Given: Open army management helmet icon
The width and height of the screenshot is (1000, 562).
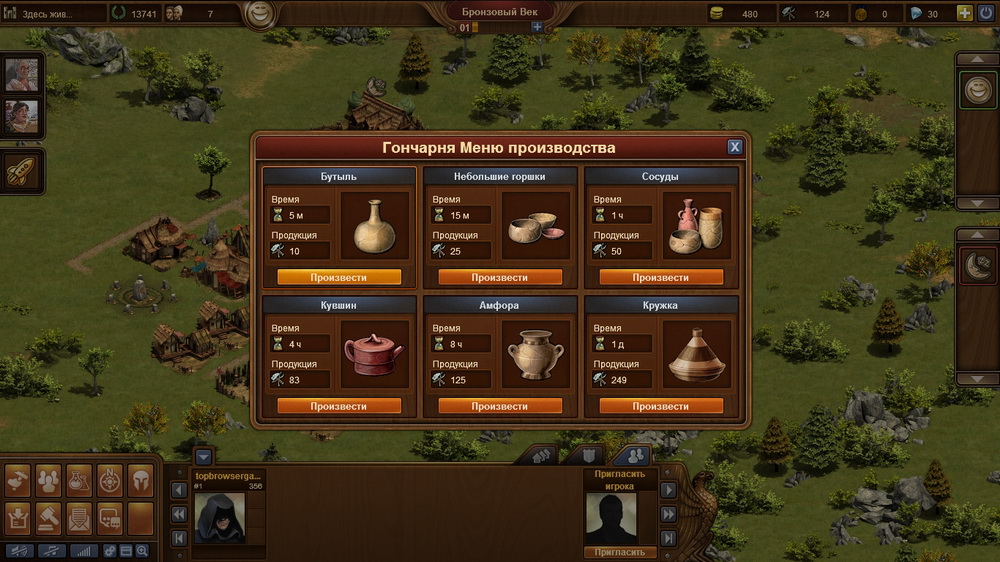Looking at the screenshot, I should 140,481.
